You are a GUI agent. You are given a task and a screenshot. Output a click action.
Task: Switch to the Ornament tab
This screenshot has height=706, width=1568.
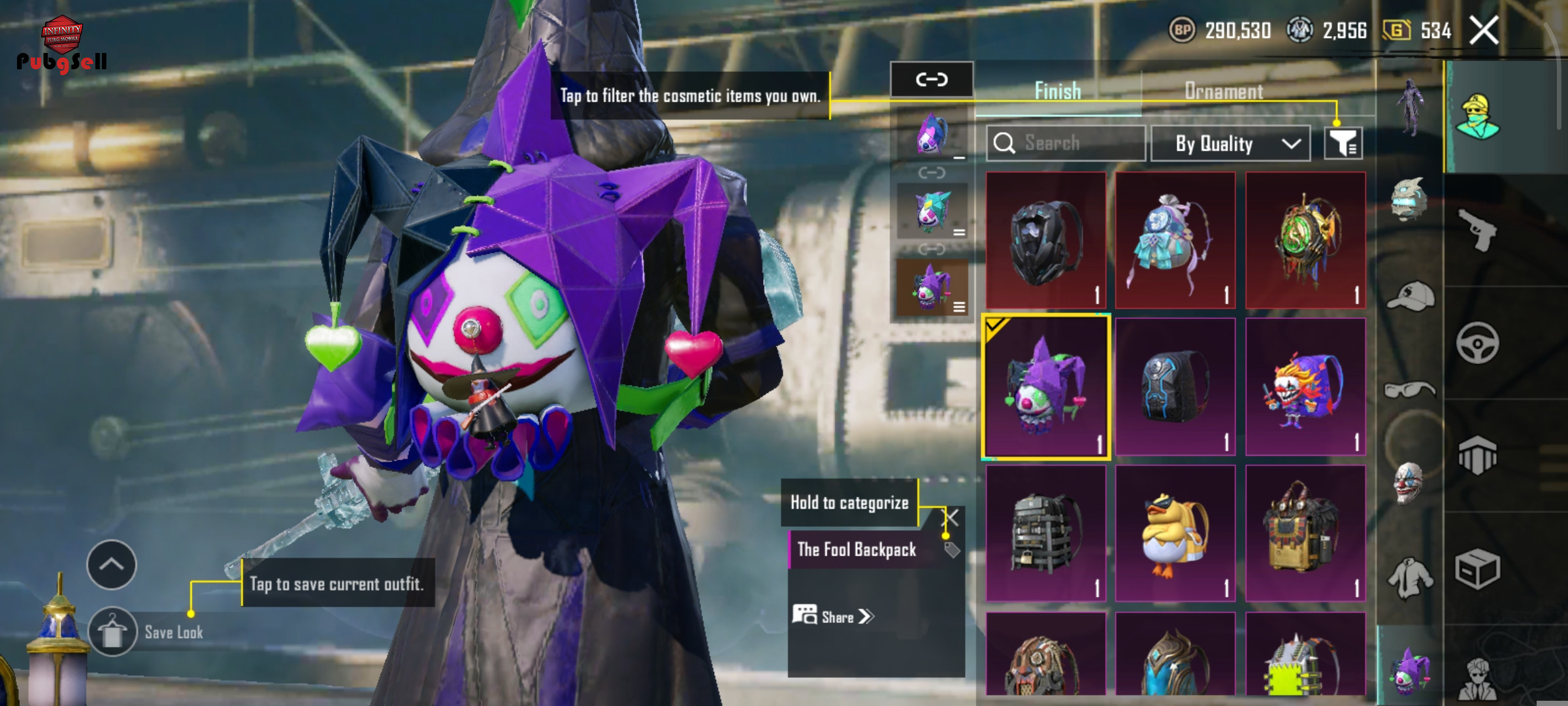coord(1223,92)
